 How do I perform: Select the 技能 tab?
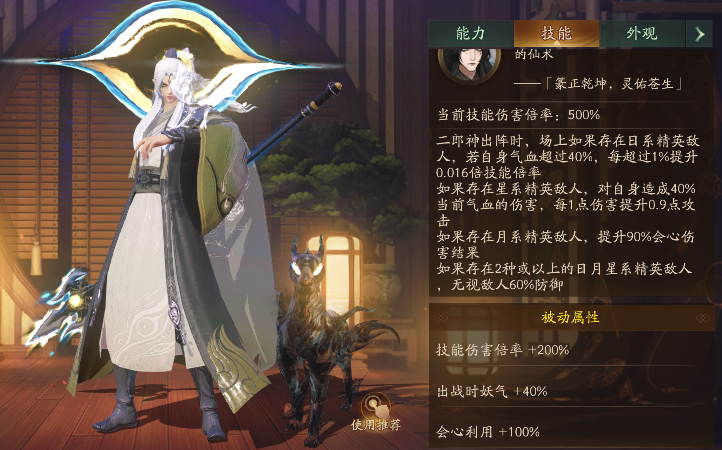pyautogui.click(x=556, y=33)
